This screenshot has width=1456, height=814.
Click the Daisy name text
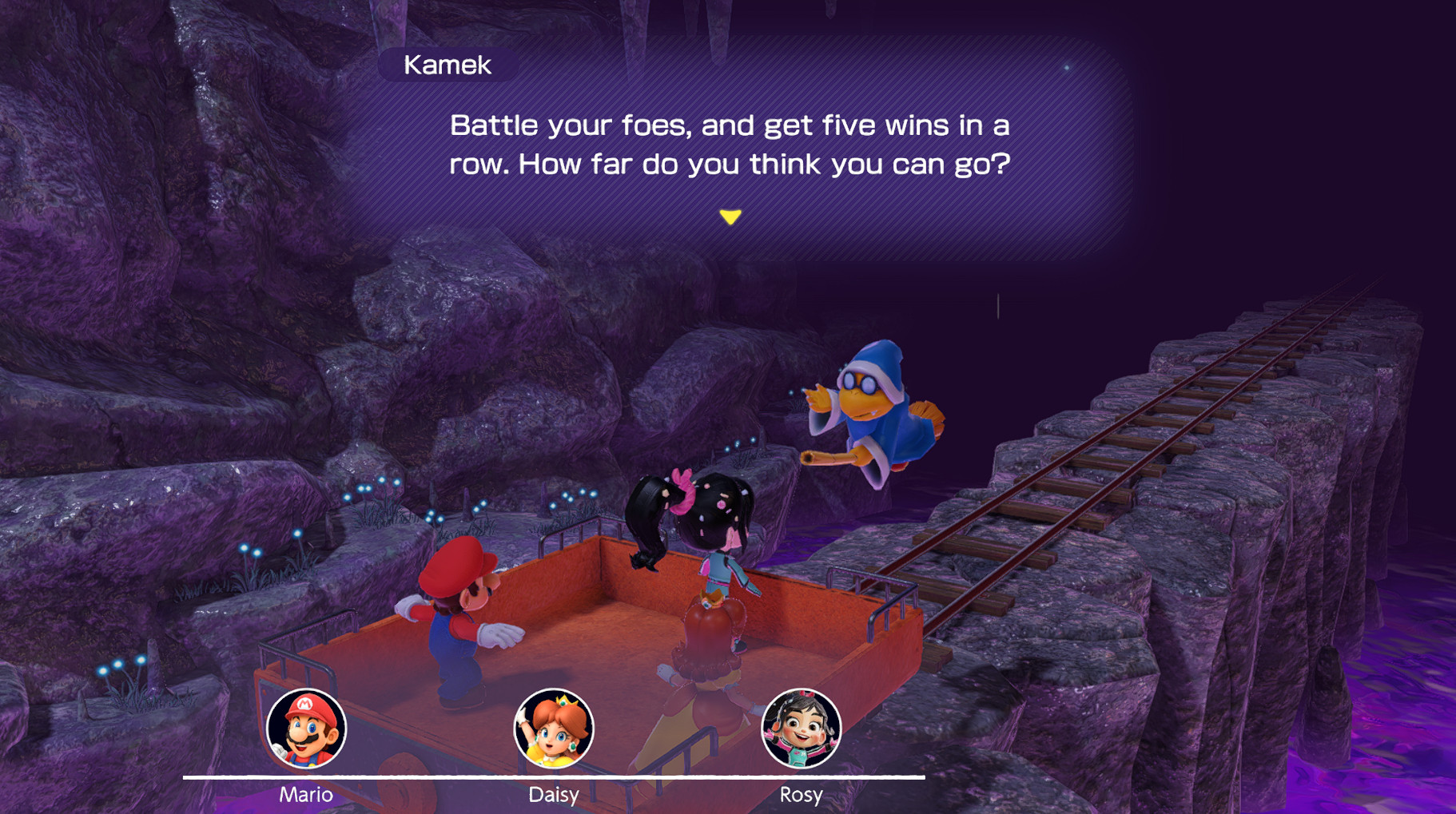(x=555, y=794)
